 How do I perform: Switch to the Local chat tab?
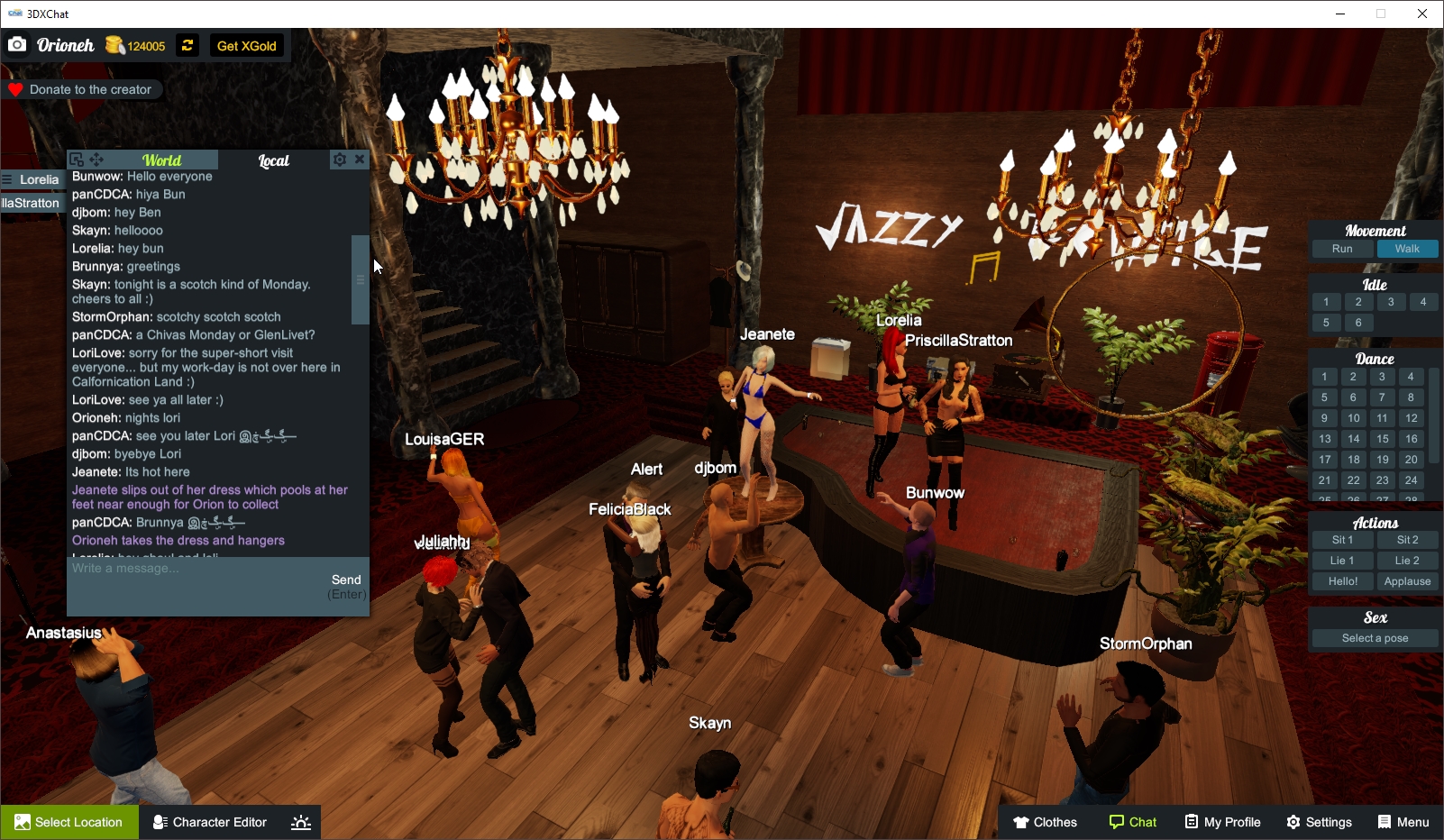coord(273,161)
